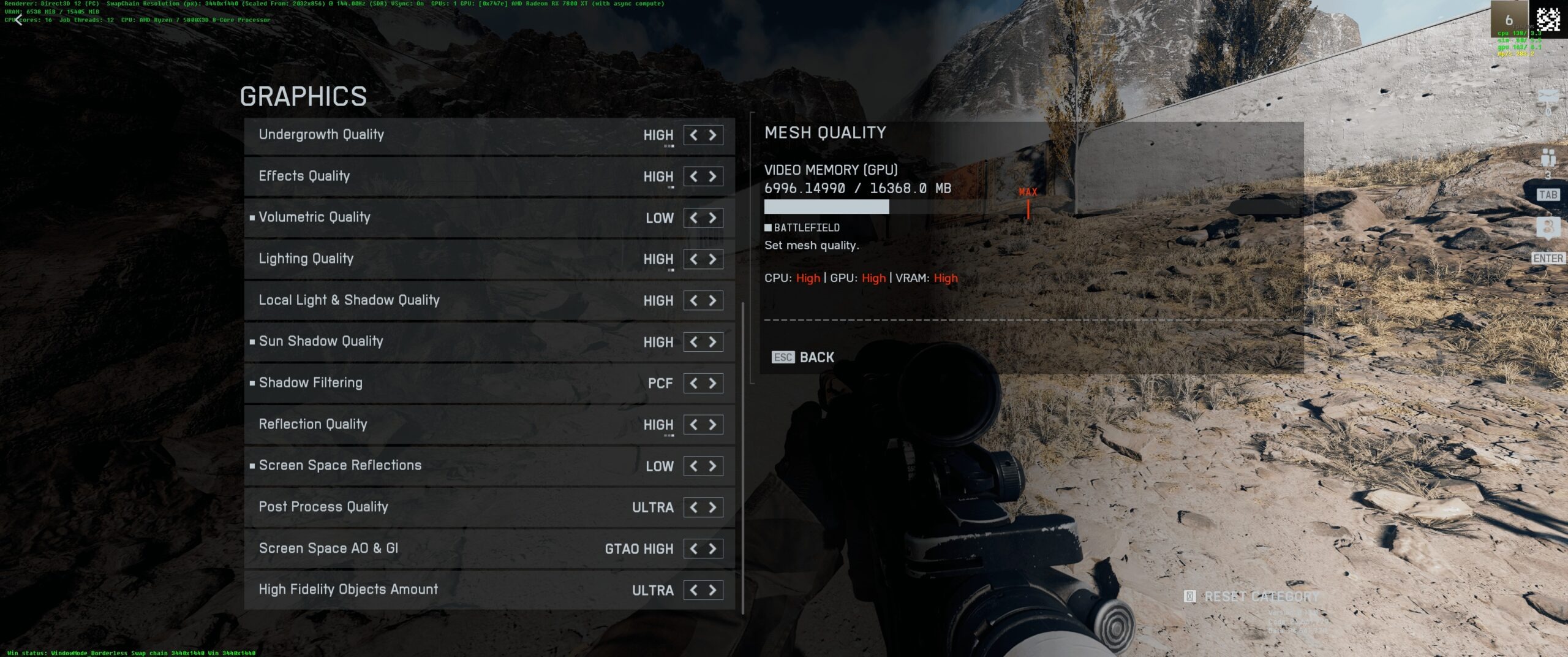Lower Sun Shadow Quality using the left arrow
The height and width of the screenshot is (657, 1568).
pos(693,342)
